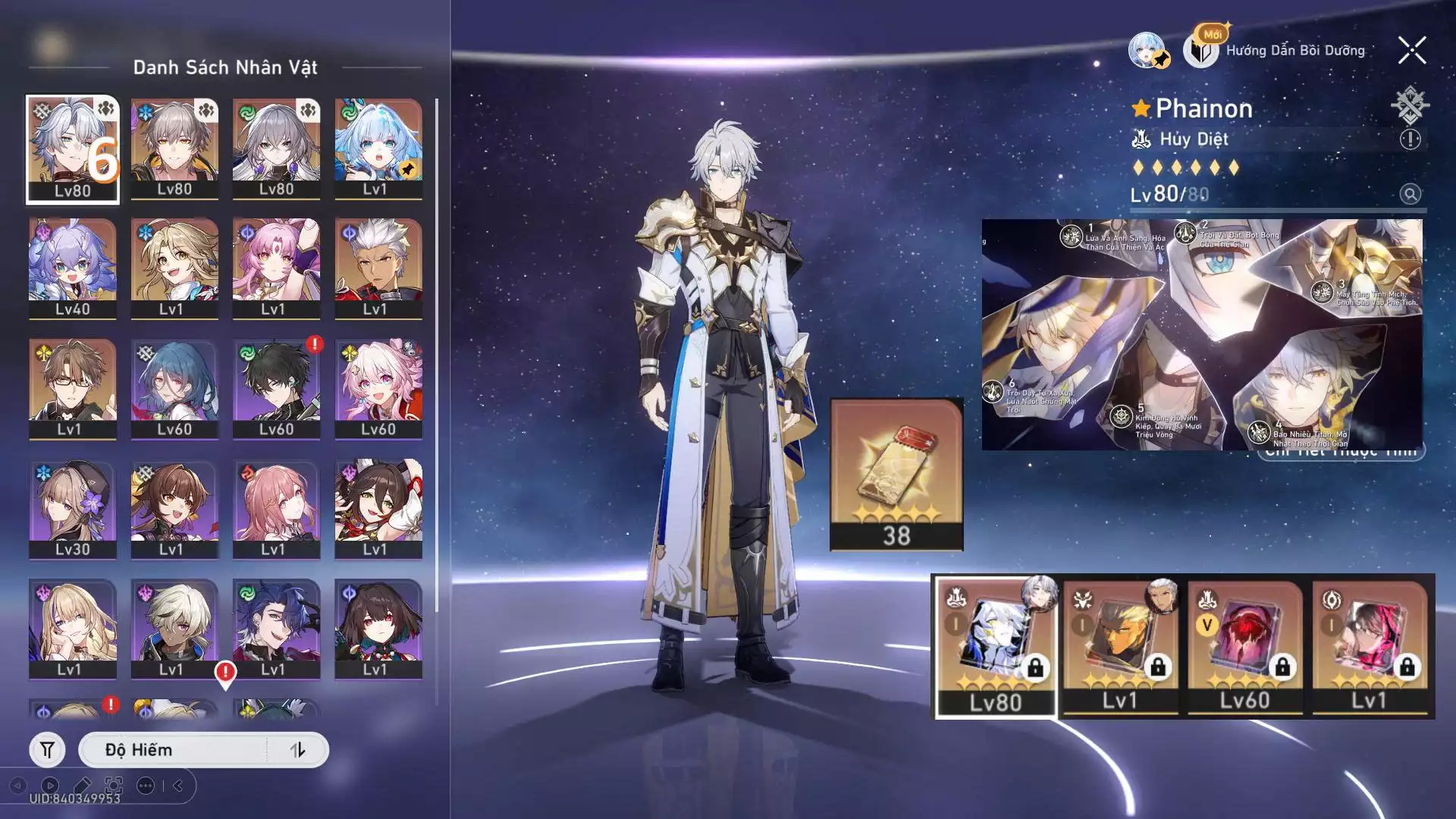Close the character screen with the X button
1456x819 pixels.
1412,51
